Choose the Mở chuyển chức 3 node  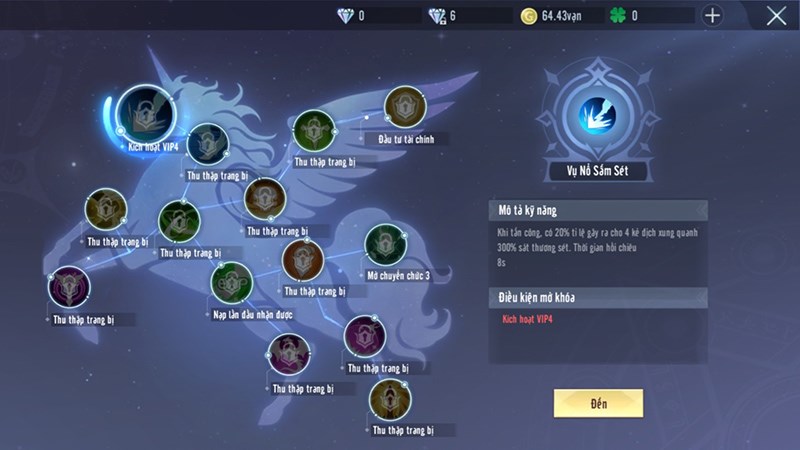coord(385,245)
